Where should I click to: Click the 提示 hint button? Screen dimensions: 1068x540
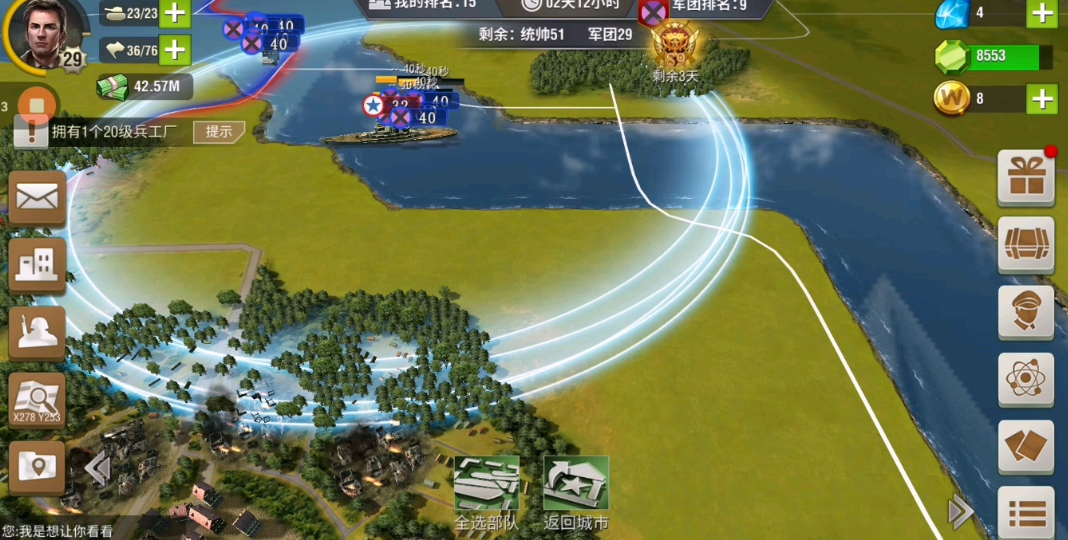point(219,131)
